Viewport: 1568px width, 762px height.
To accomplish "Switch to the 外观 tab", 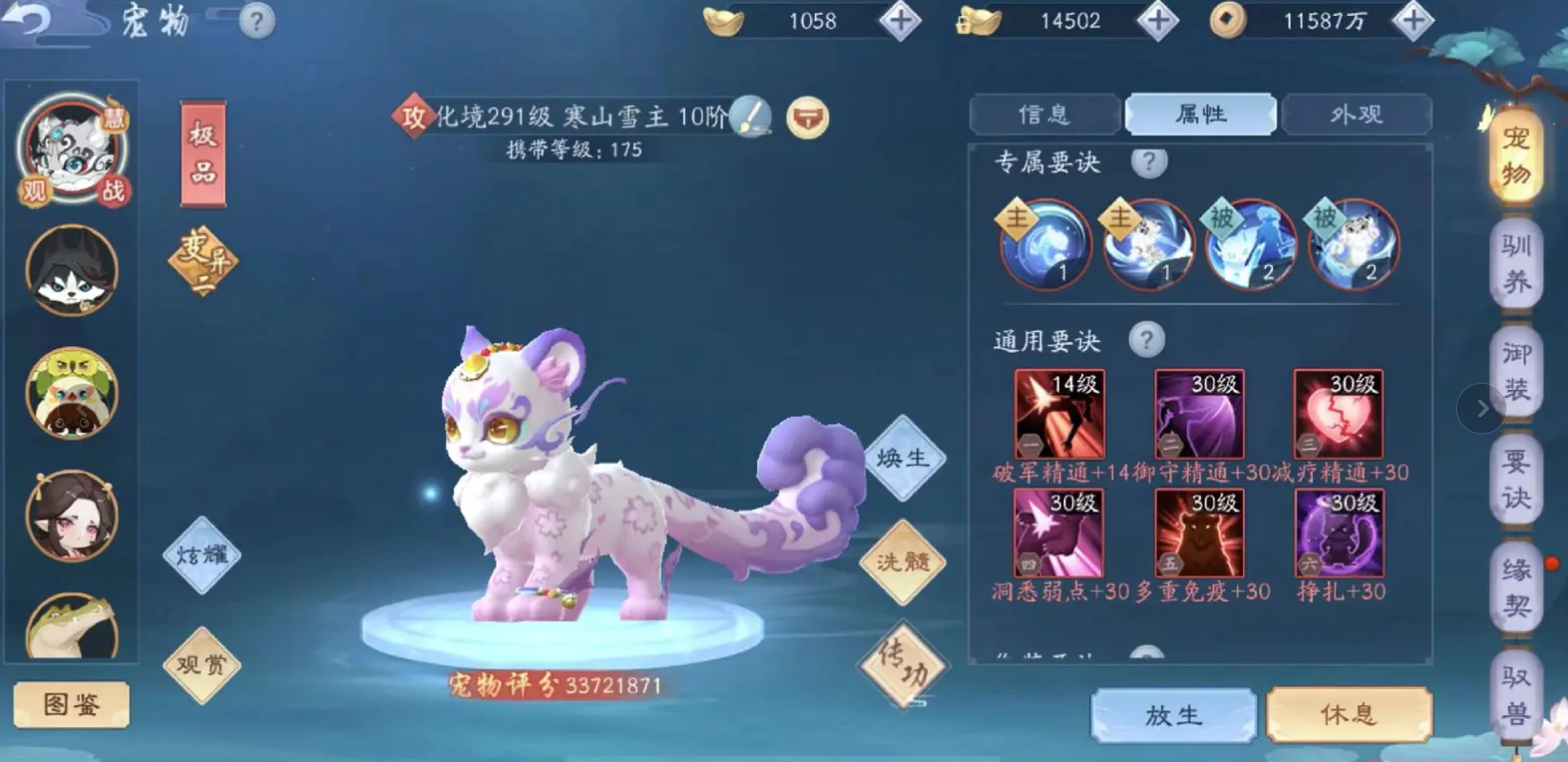I will coord(1357,115).
